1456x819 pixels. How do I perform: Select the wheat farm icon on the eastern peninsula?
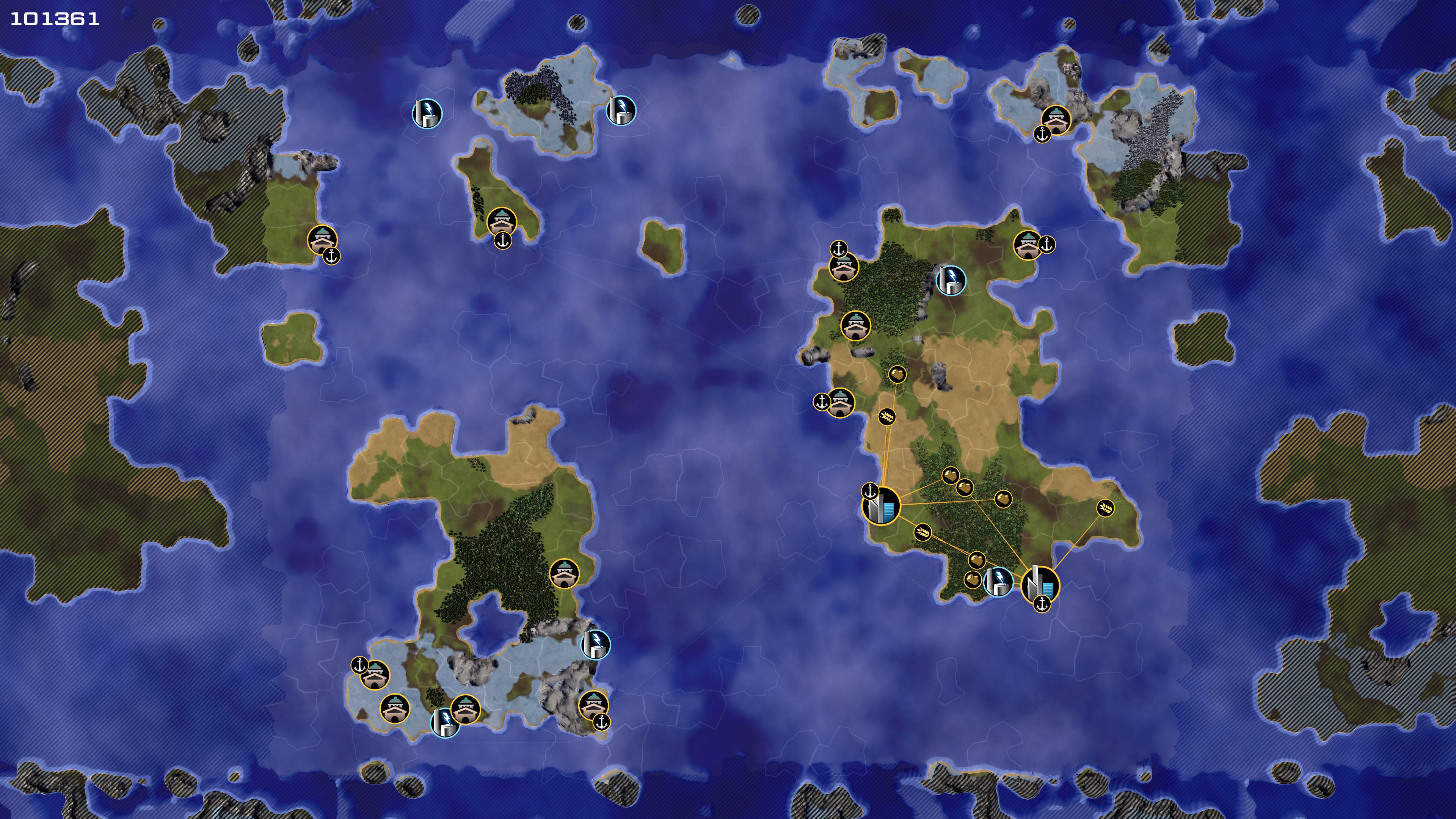[x=1106, y=508]
